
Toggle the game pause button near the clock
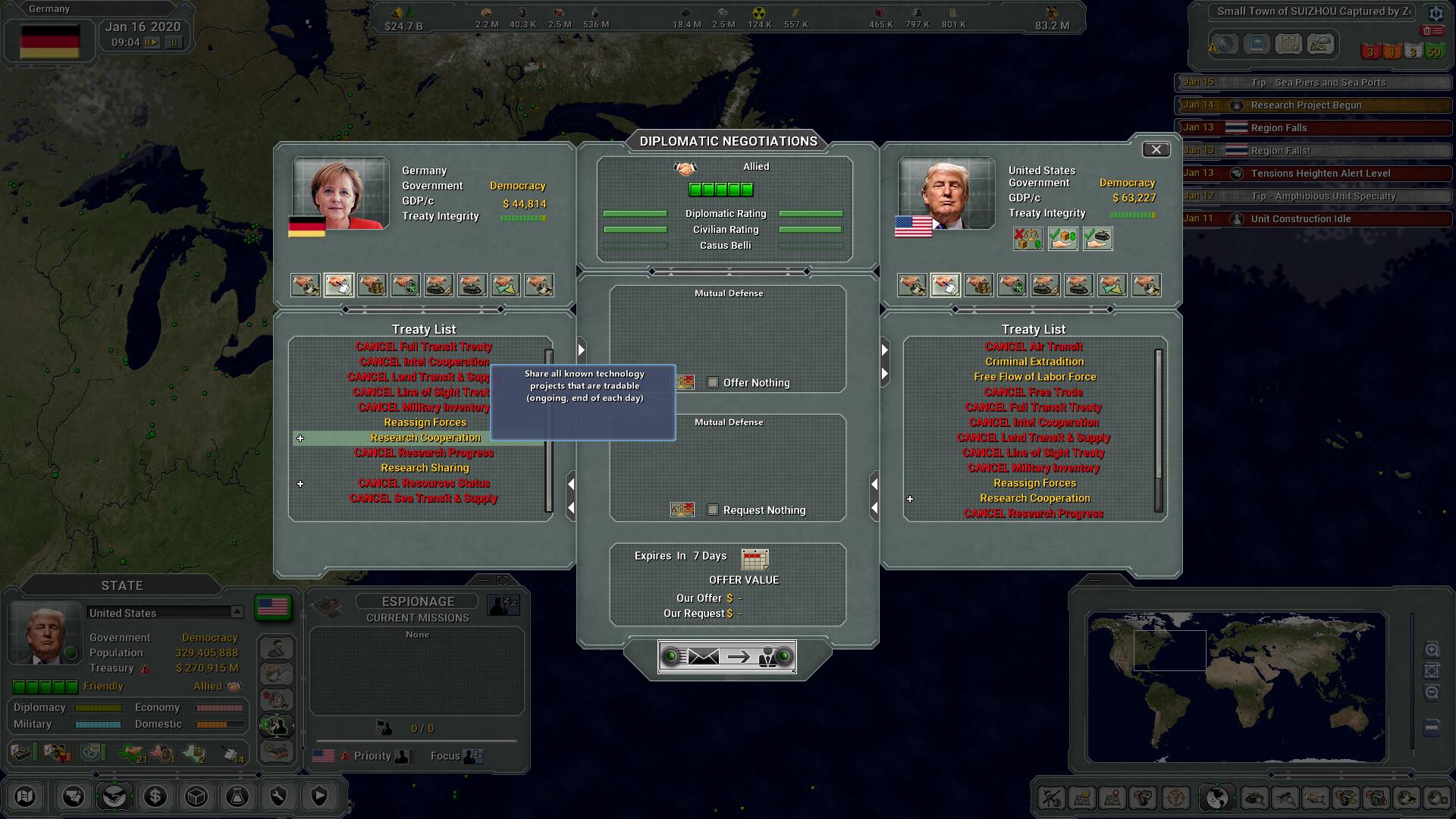[x=176, y=42]
